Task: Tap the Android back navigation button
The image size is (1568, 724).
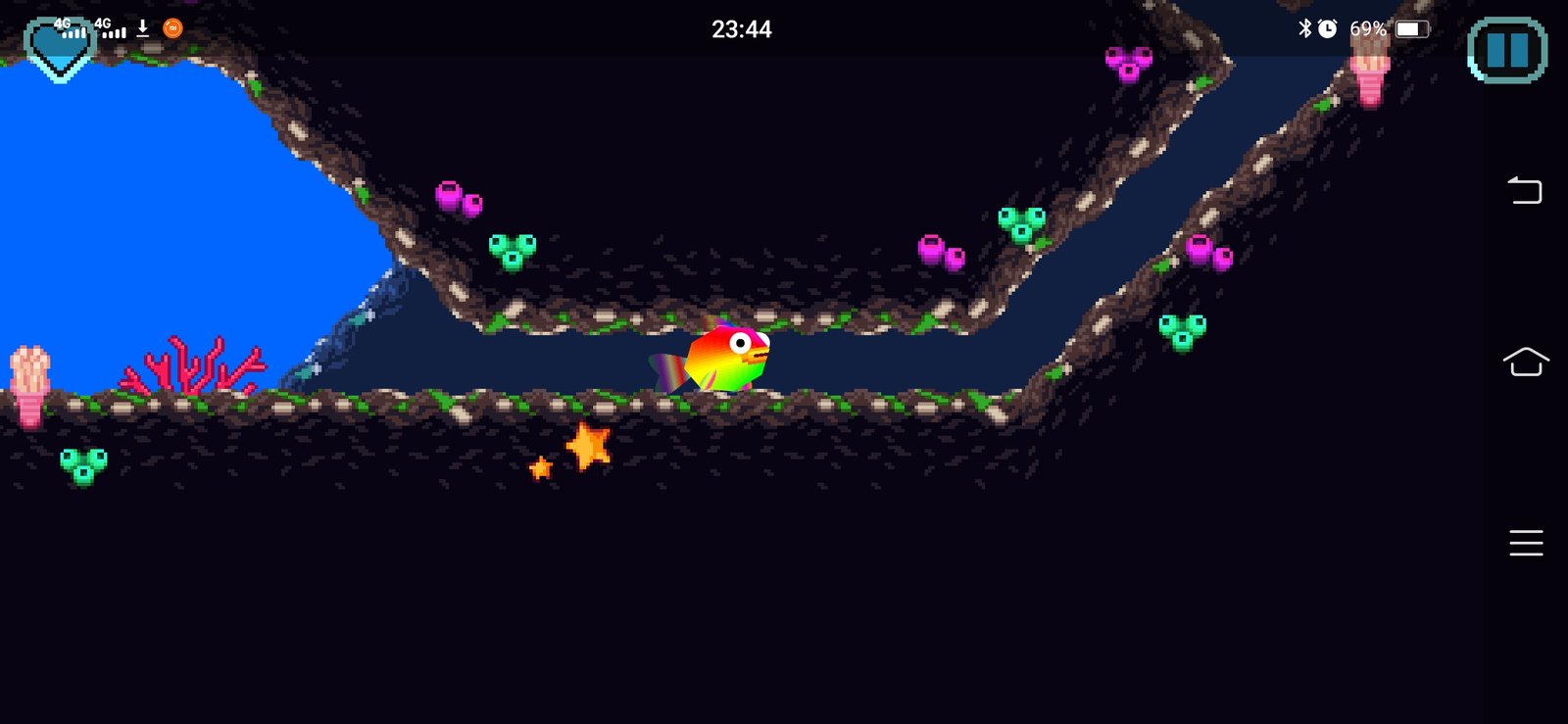Action: click(x=1525, y=189)
